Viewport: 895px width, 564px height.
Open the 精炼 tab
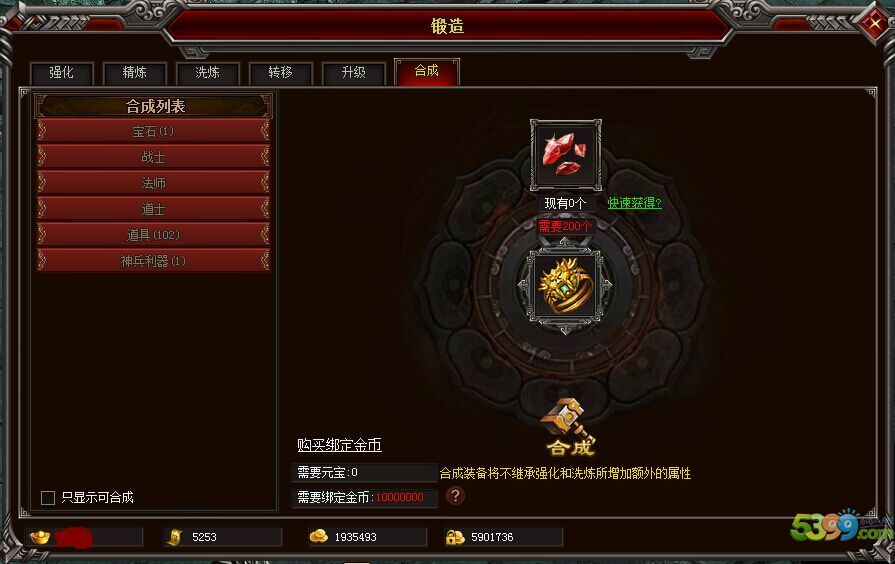(135, 73)
